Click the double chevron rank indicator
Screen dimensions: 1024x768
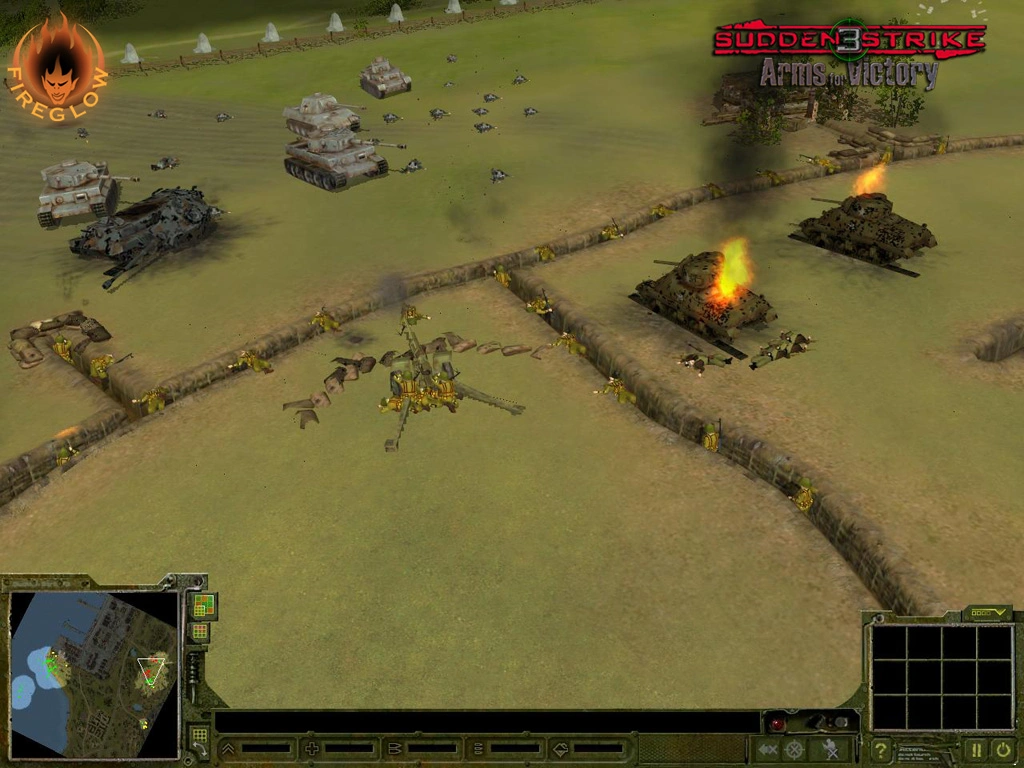tap(228, 748)
